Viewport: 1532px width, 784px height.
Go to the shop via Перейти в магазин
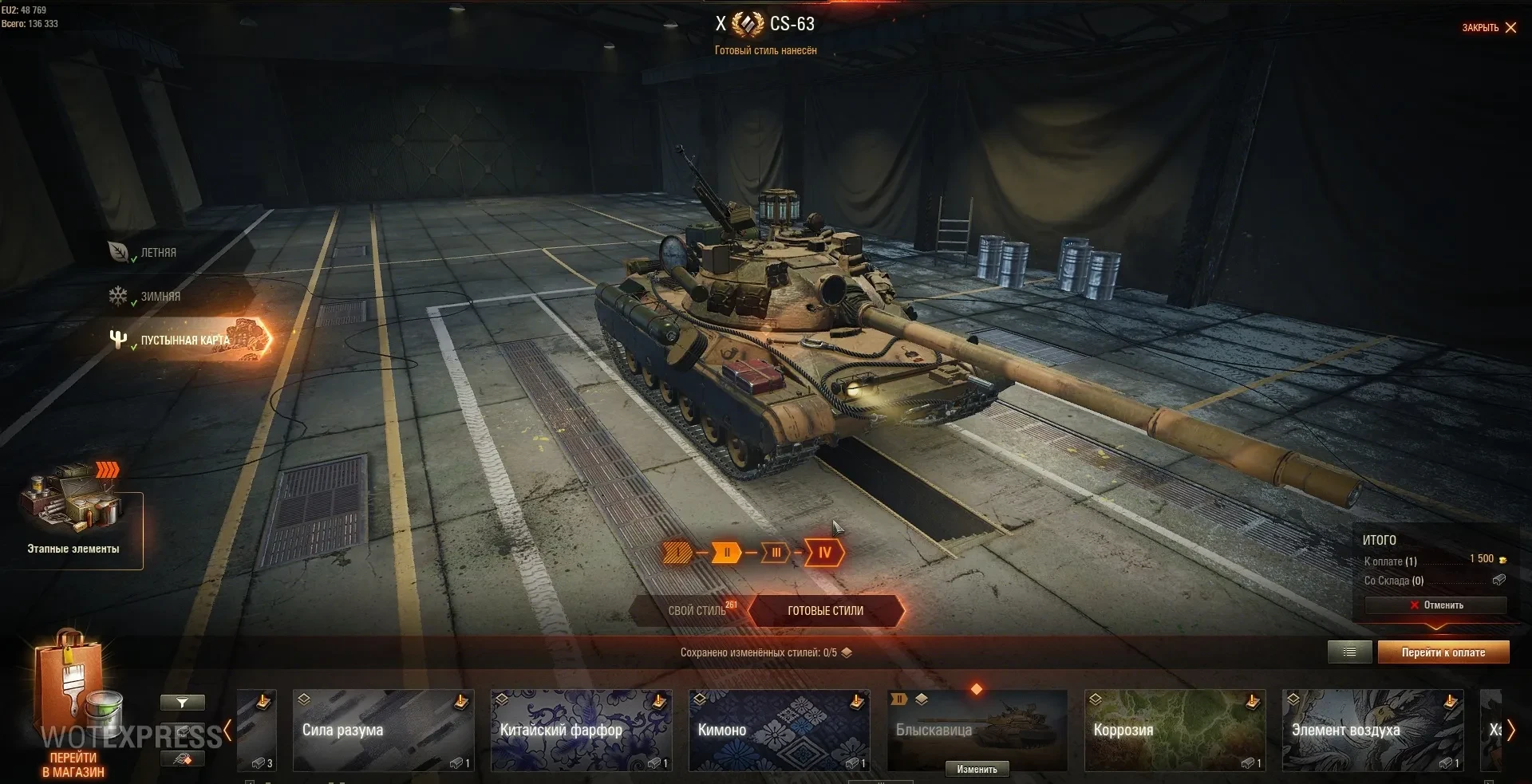click(73, 764)
